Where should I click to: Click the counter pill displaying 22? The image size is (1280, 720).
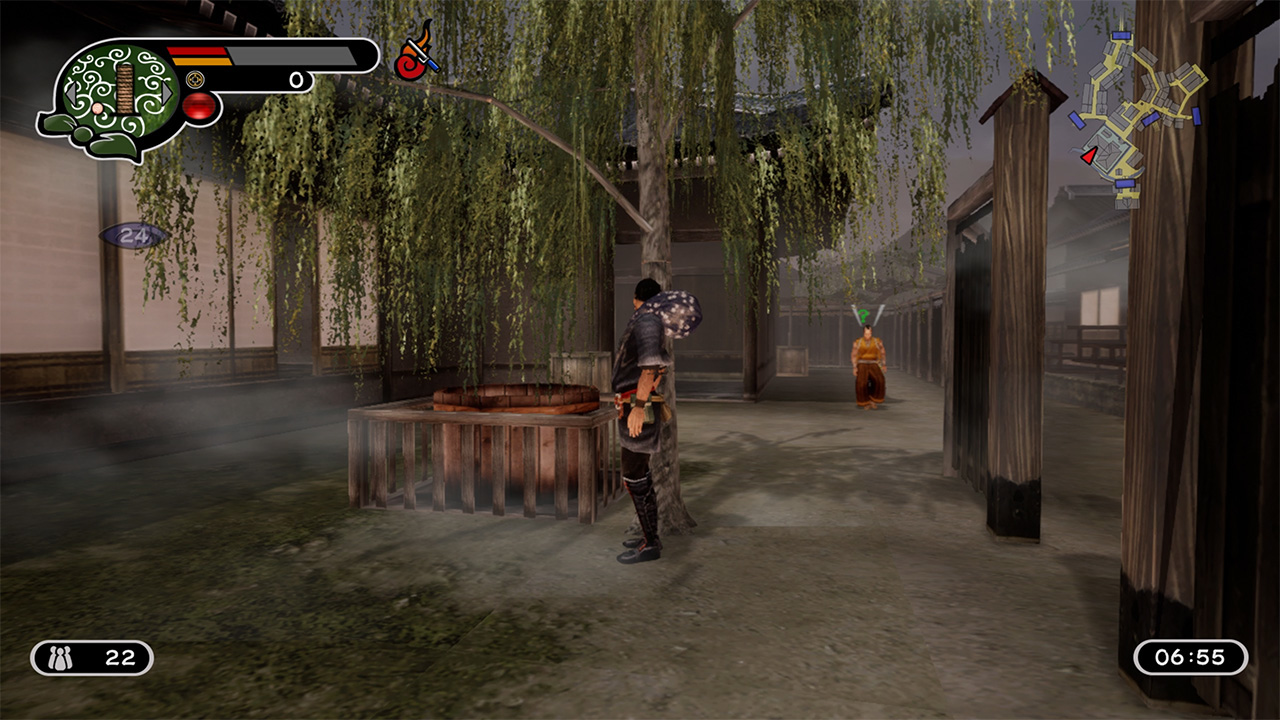90,655
